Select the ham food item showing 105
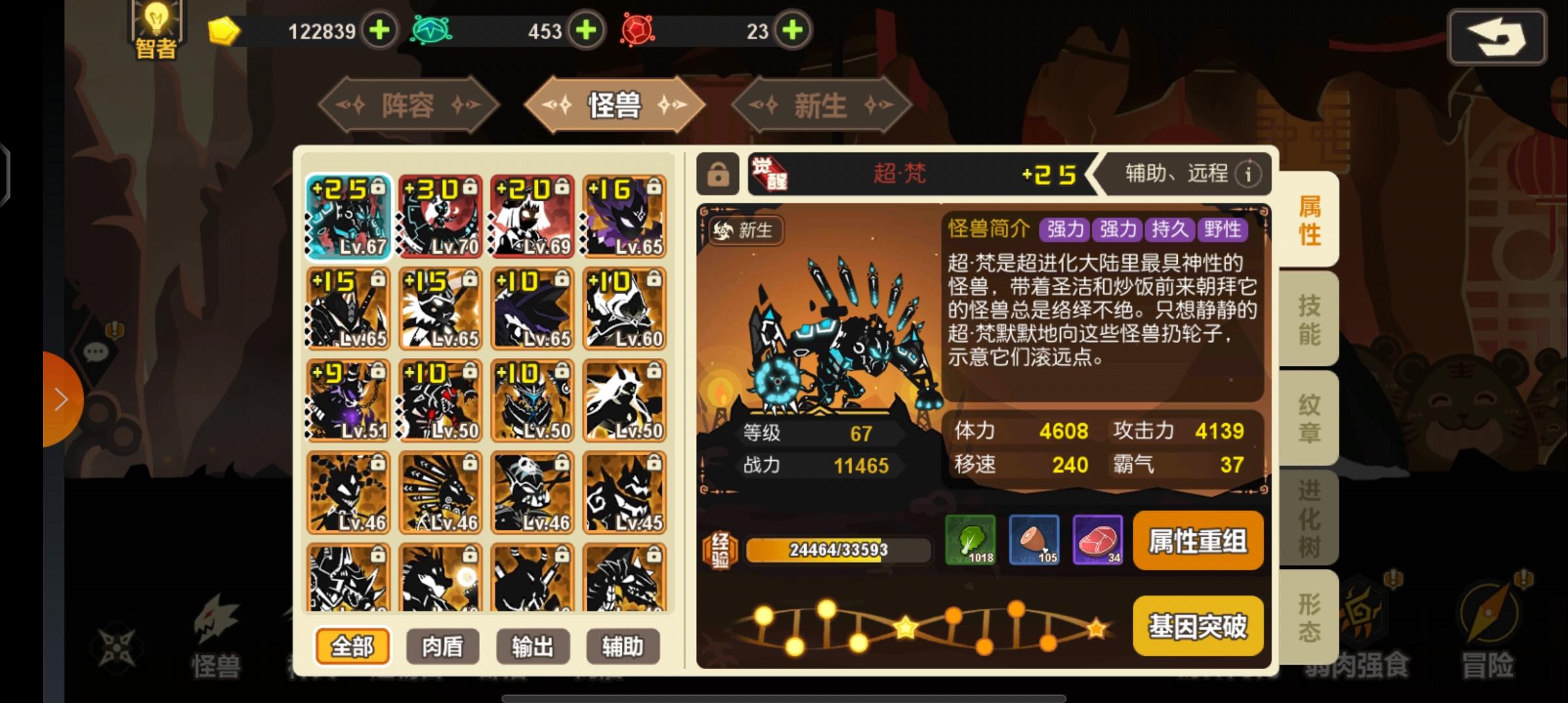The height and width of the screenshot is (703, 1568). pyautogui.click(x=1035, y=540)
